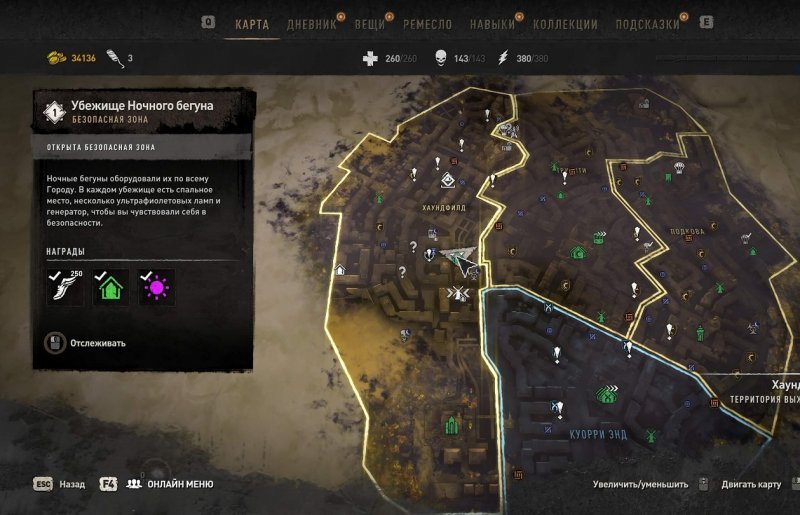Select the green house reward icon
This screenshot has height=515, width=800.
pyautogui.click(x=111, y=288)
